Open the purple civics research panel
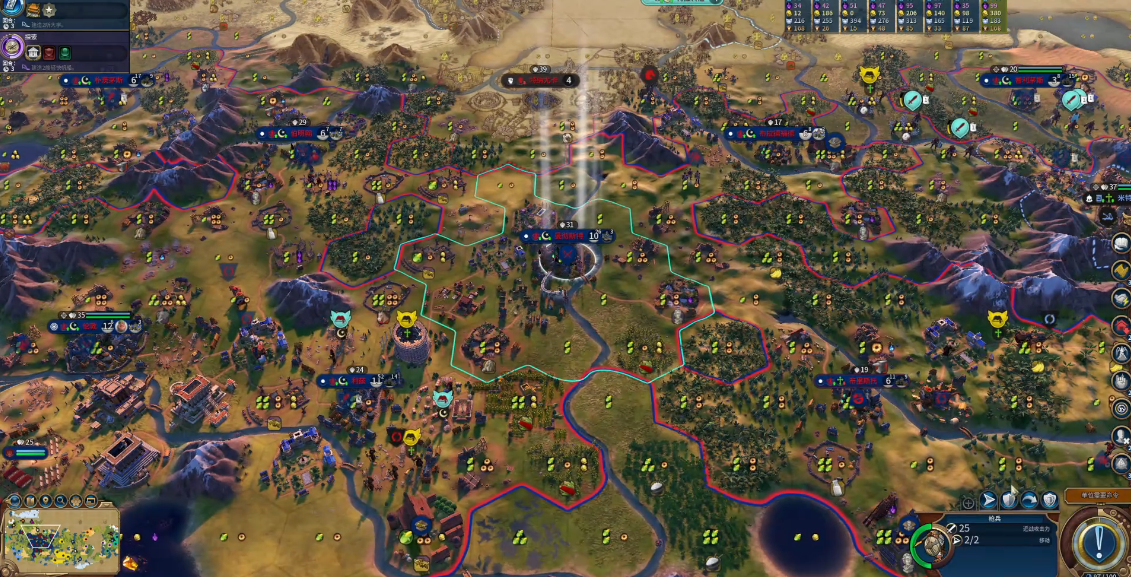Viewport: 1131px width, 577px height. point(12,46)
